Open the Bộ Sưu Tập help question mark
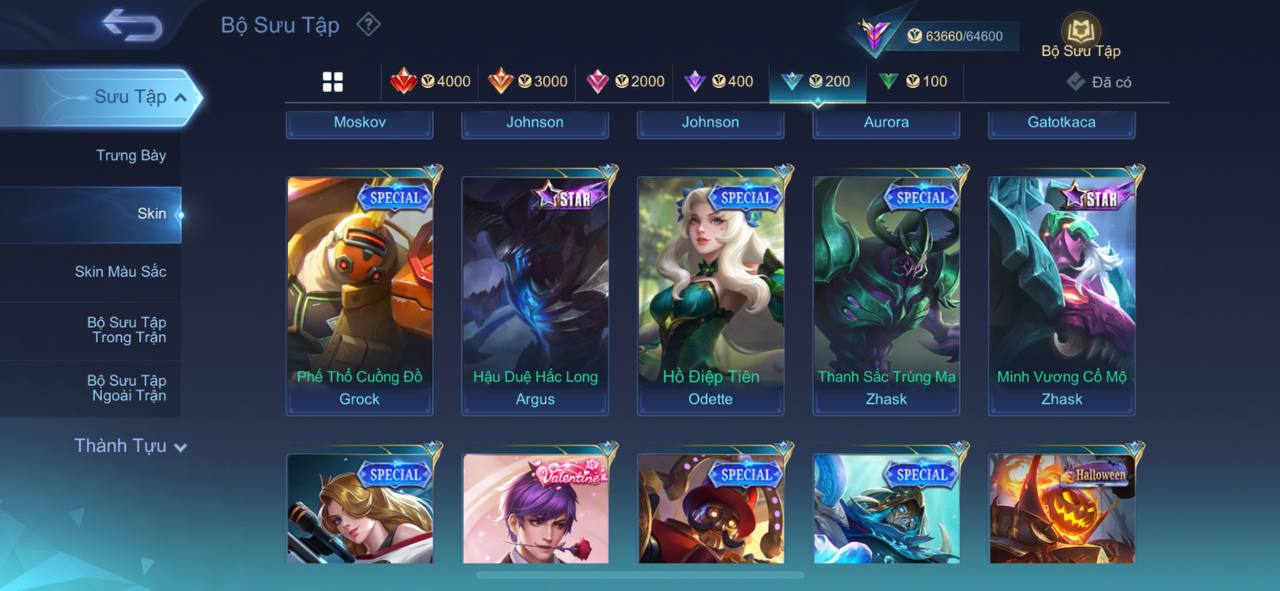The width and height of the screenshot is (1280, 591). pos(369,24)
